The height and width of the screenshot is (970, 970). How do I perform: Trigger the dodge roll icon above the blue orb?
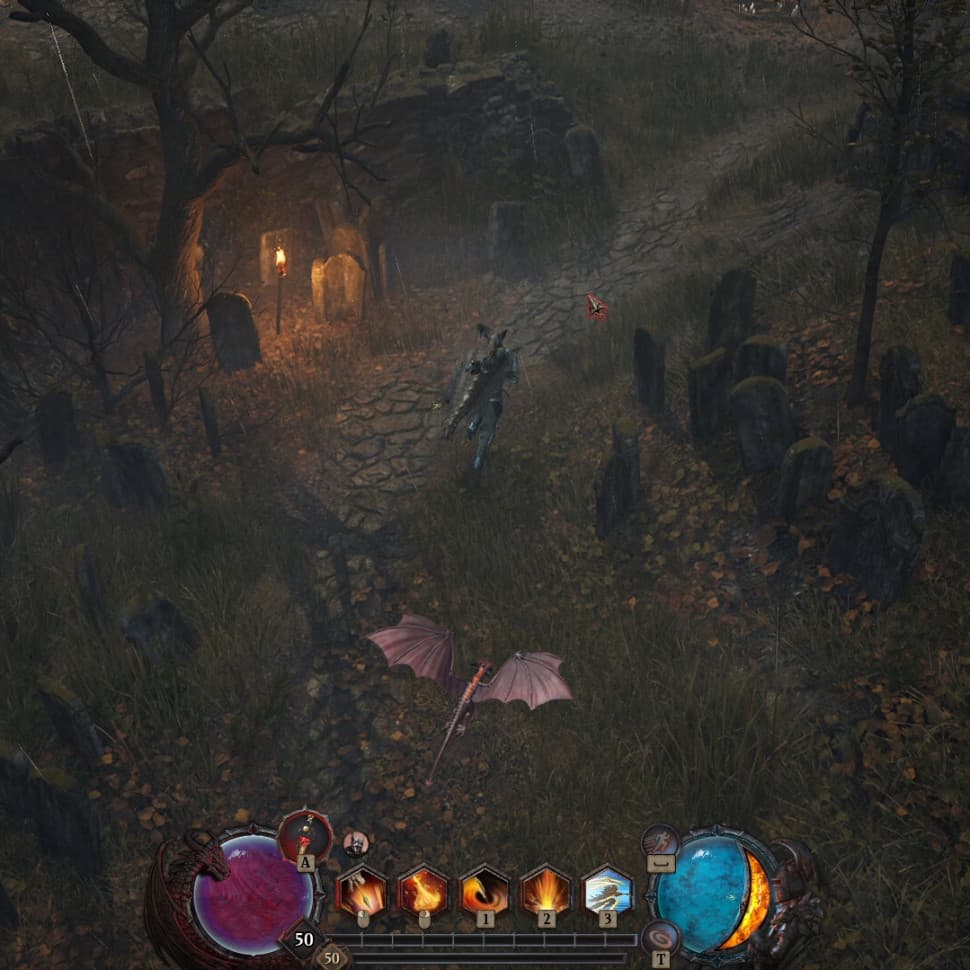coord(661,840)
